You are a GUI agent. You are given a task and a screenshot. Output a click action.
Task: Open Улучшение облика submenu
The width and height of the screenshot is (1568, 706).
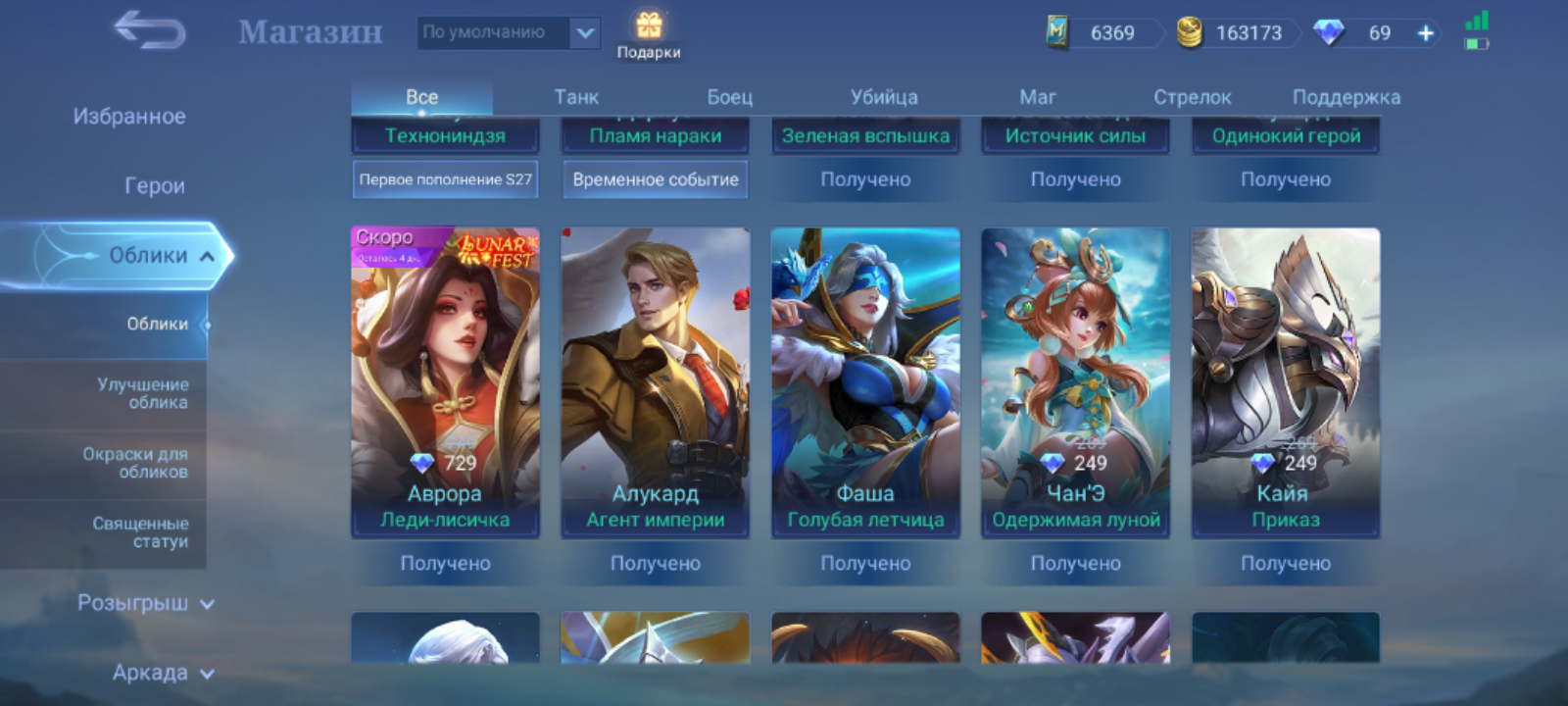(x=143, y=393)
